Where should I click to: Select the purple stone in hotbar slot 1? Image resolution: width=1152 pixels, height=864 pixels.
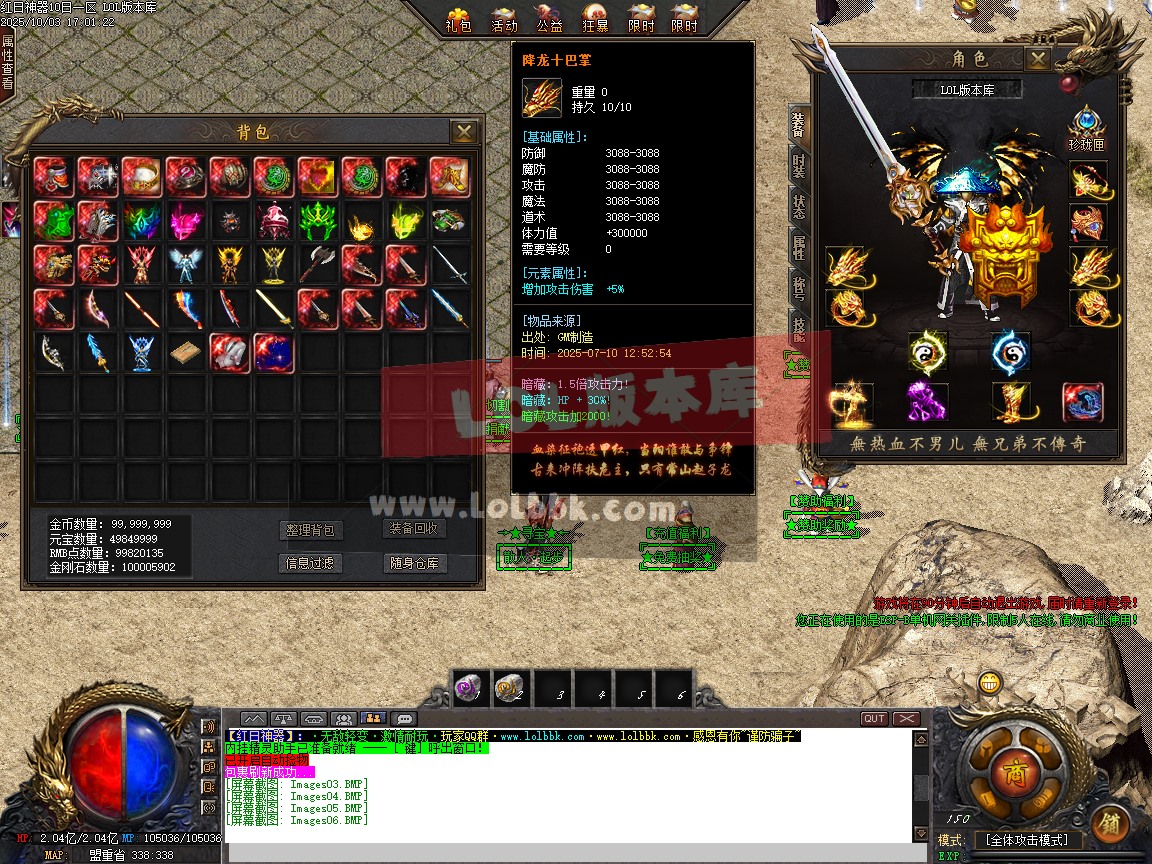point(469,688)
